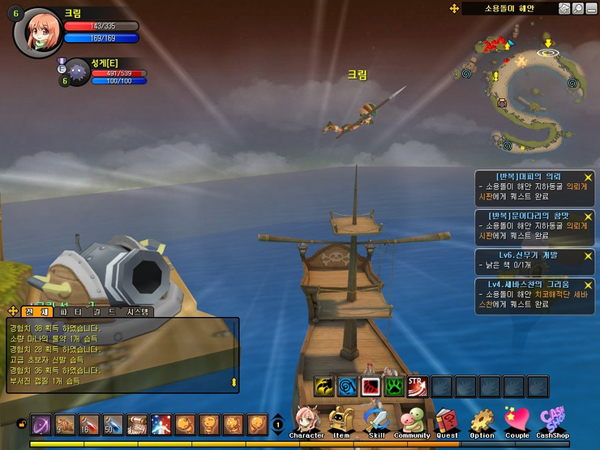Use the green paw skill icon
This screenshot has width=600, height=450.
[x=394, y=386]
